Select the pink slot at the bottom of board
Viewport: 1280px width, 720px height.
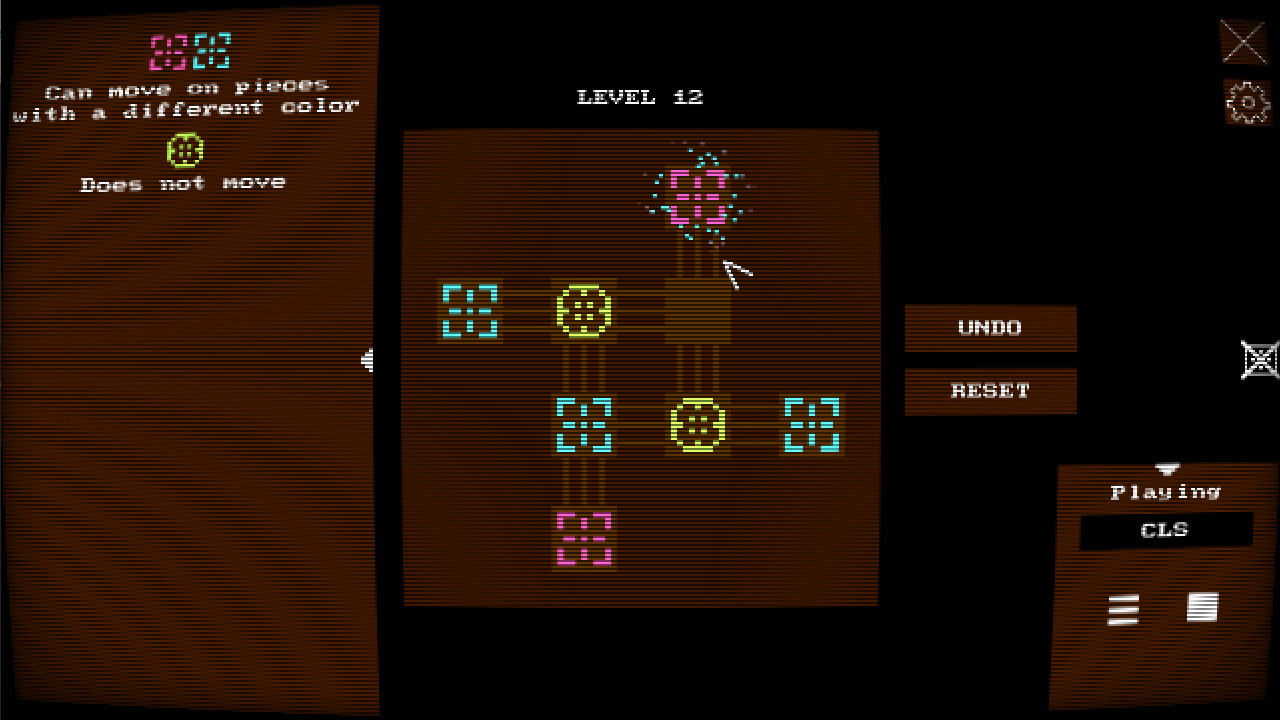point(585,537)
